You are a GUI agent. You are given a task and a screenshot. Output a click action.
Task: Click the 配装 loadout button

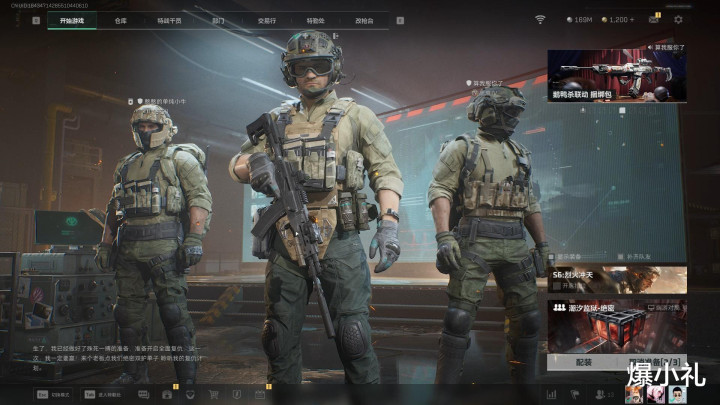[583, 362]
